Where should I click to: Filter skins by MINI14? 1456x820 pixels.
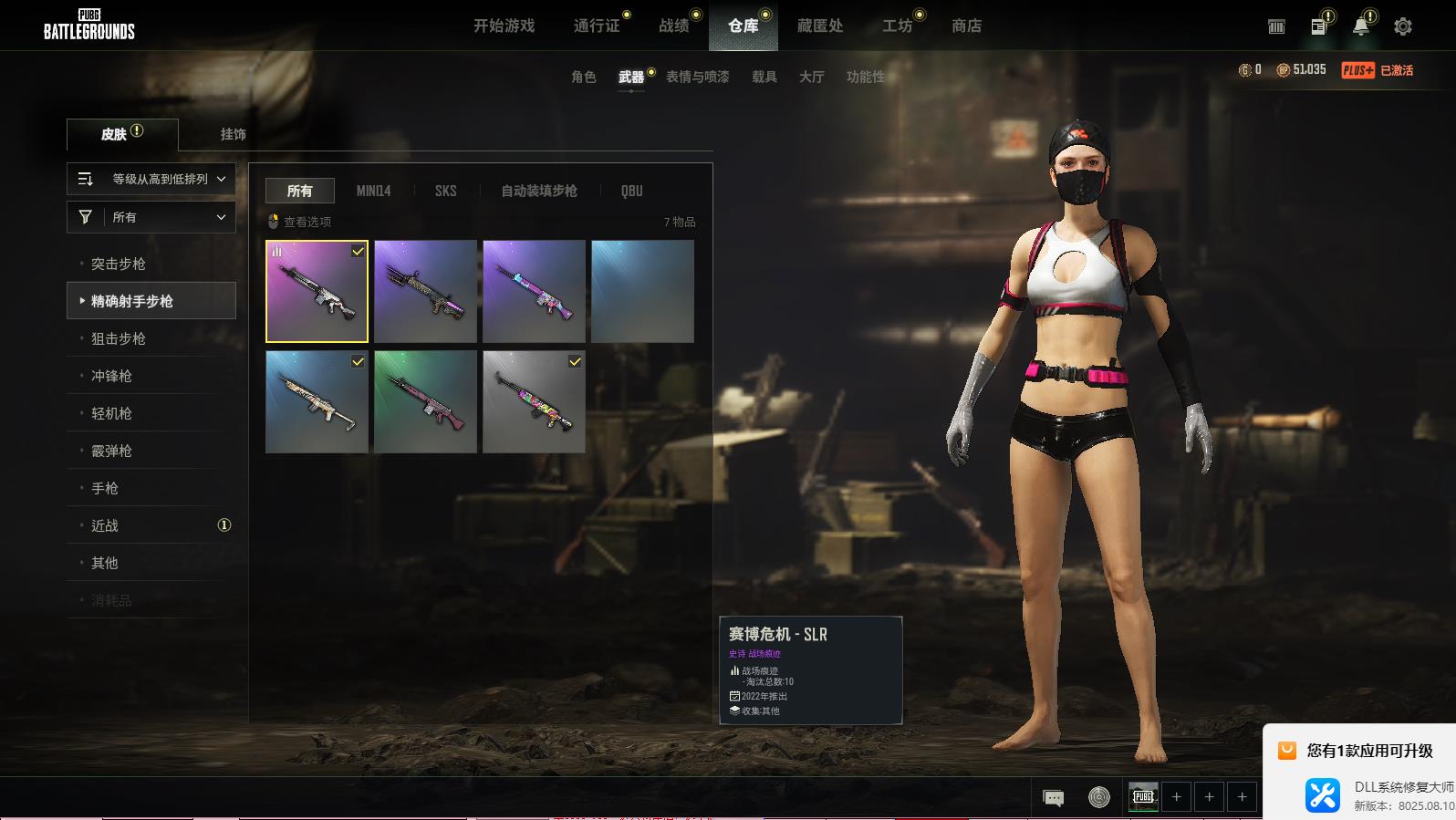point(373,191)
